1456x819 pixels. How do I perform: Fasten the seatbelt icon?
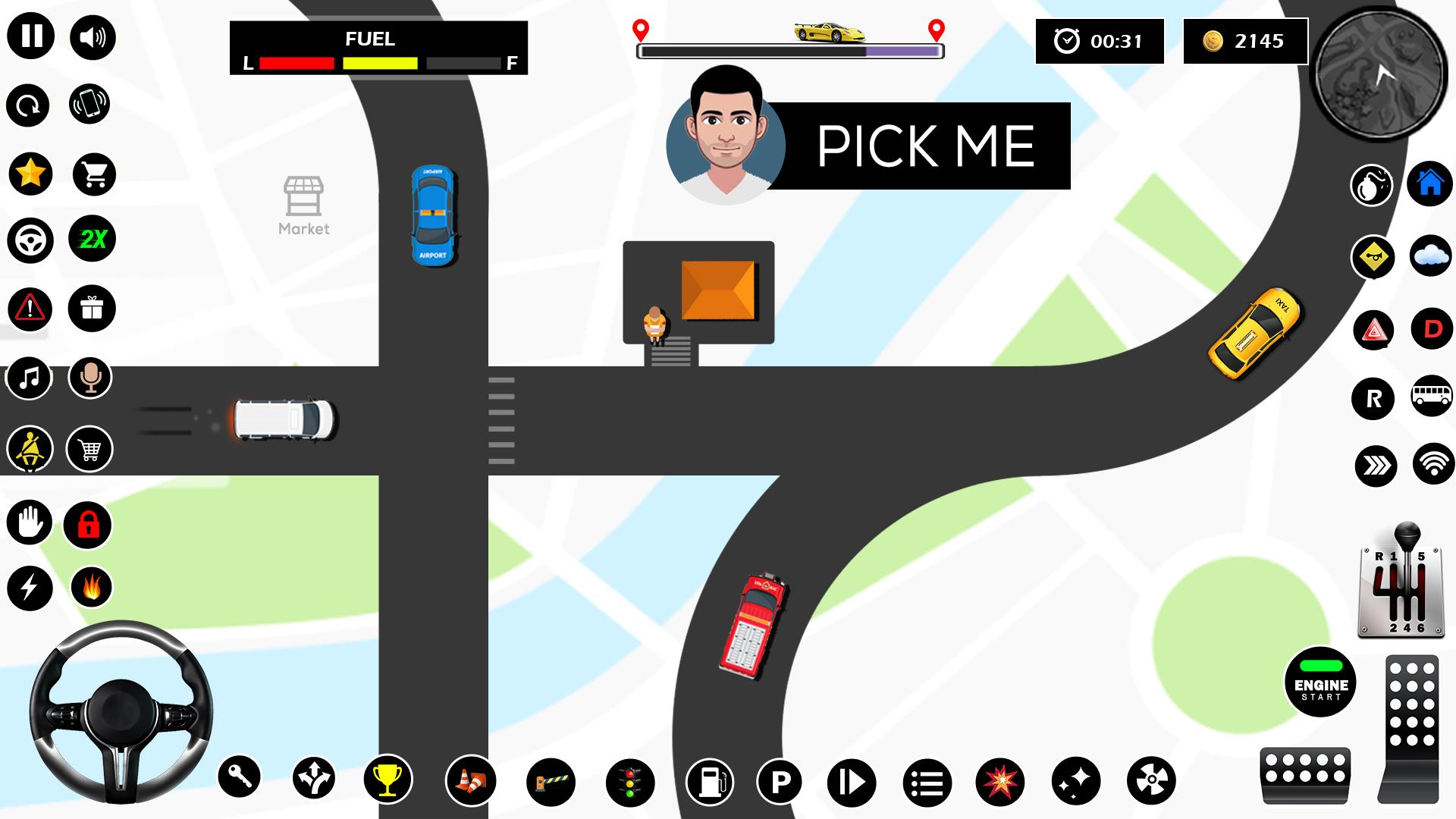30,449
